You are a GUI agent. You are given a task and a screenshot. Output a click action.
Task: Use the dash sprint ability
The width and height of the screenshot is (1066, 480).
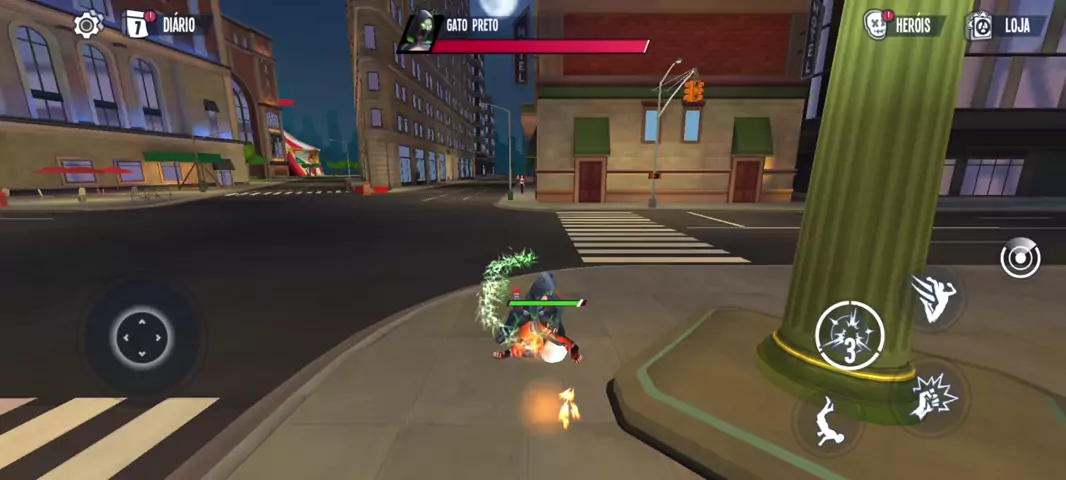933,298
